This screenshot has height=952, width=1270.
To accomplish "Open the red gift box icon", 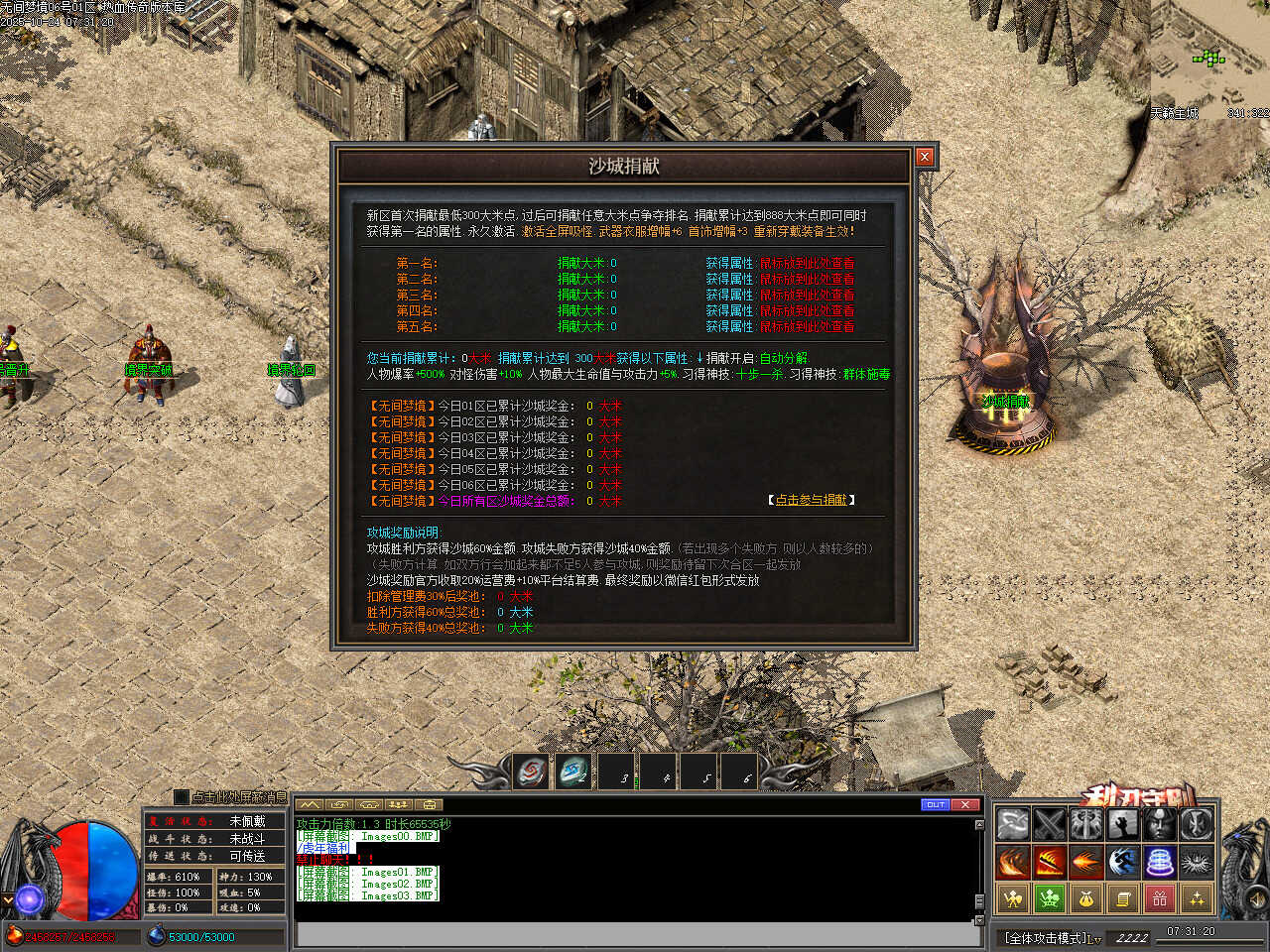I will [x=1160, y=899].
